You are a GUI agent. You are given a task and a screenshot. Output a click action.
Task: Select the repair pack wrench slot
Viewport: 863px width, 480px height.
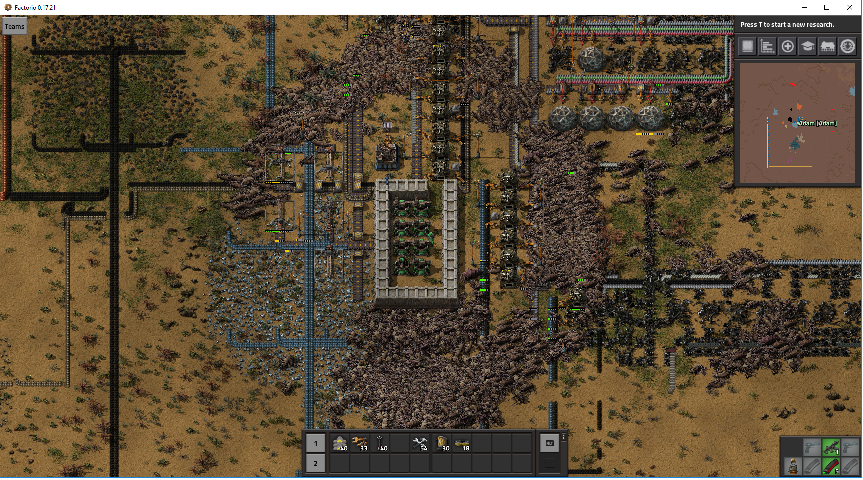pyautogui.click(x=422, y=443)
